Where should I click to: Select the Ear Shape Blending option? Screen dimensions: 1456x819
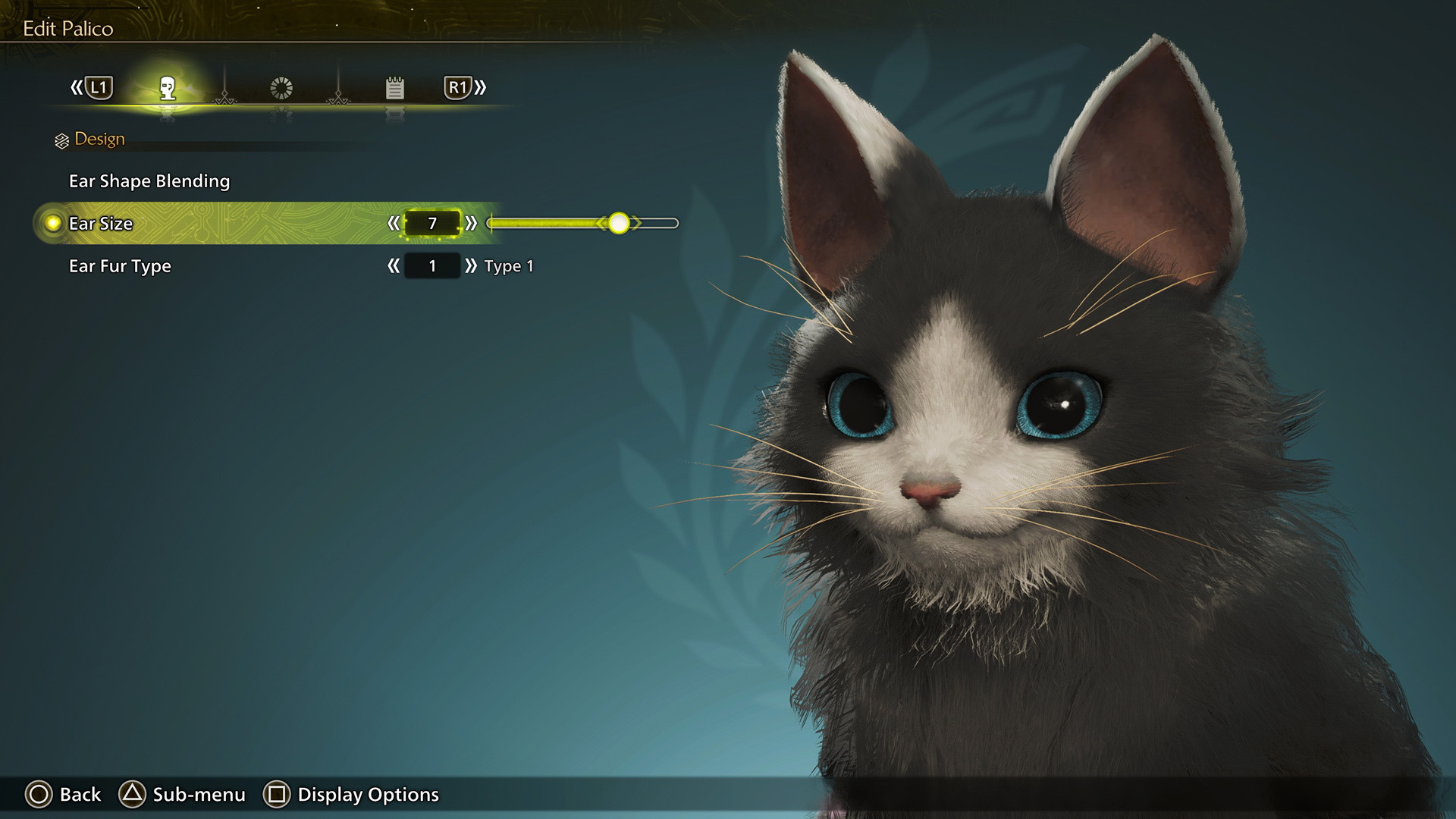149,181
